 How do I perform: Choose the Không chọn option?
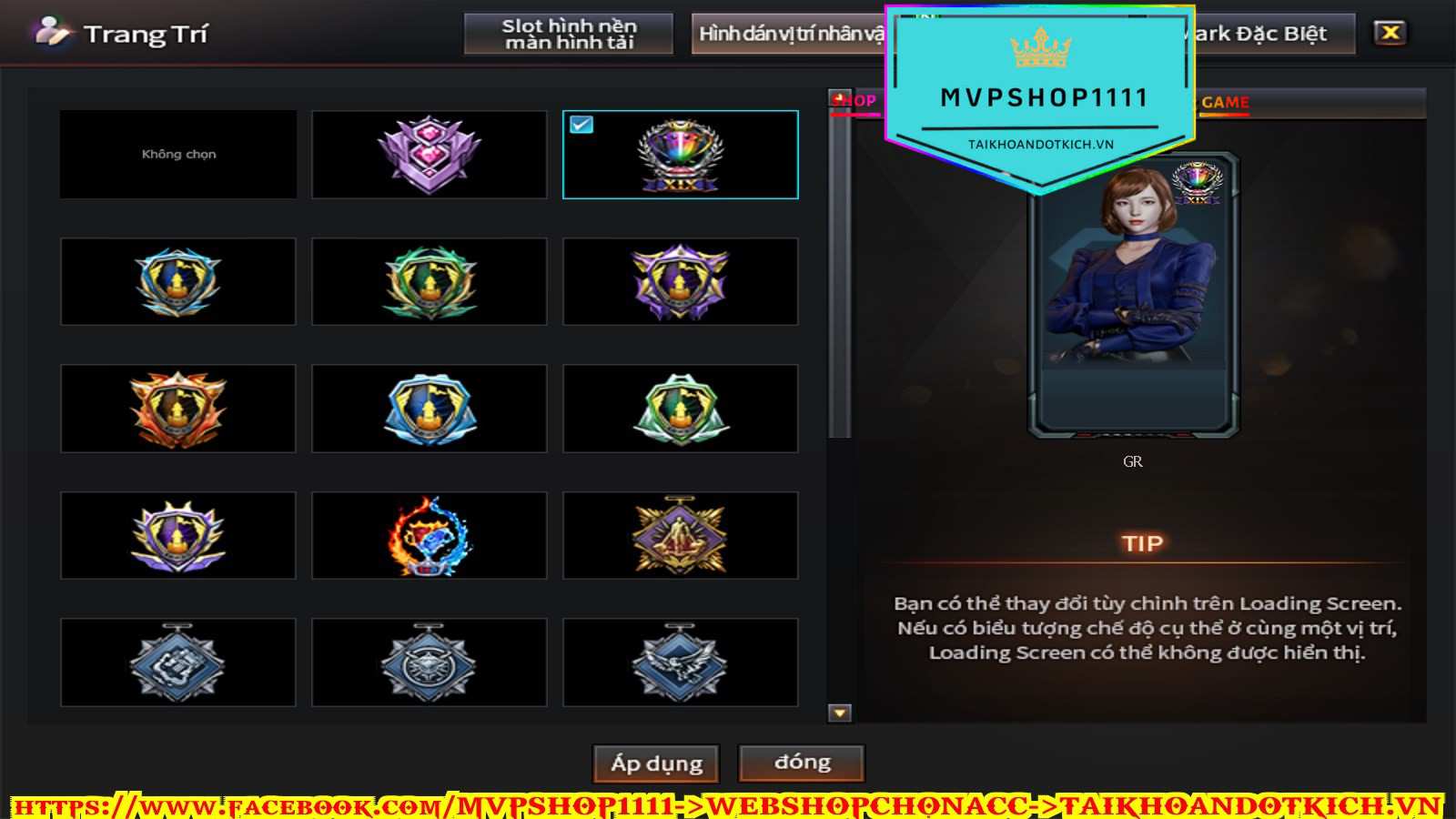pyautogui.click(x=178, y=155)
